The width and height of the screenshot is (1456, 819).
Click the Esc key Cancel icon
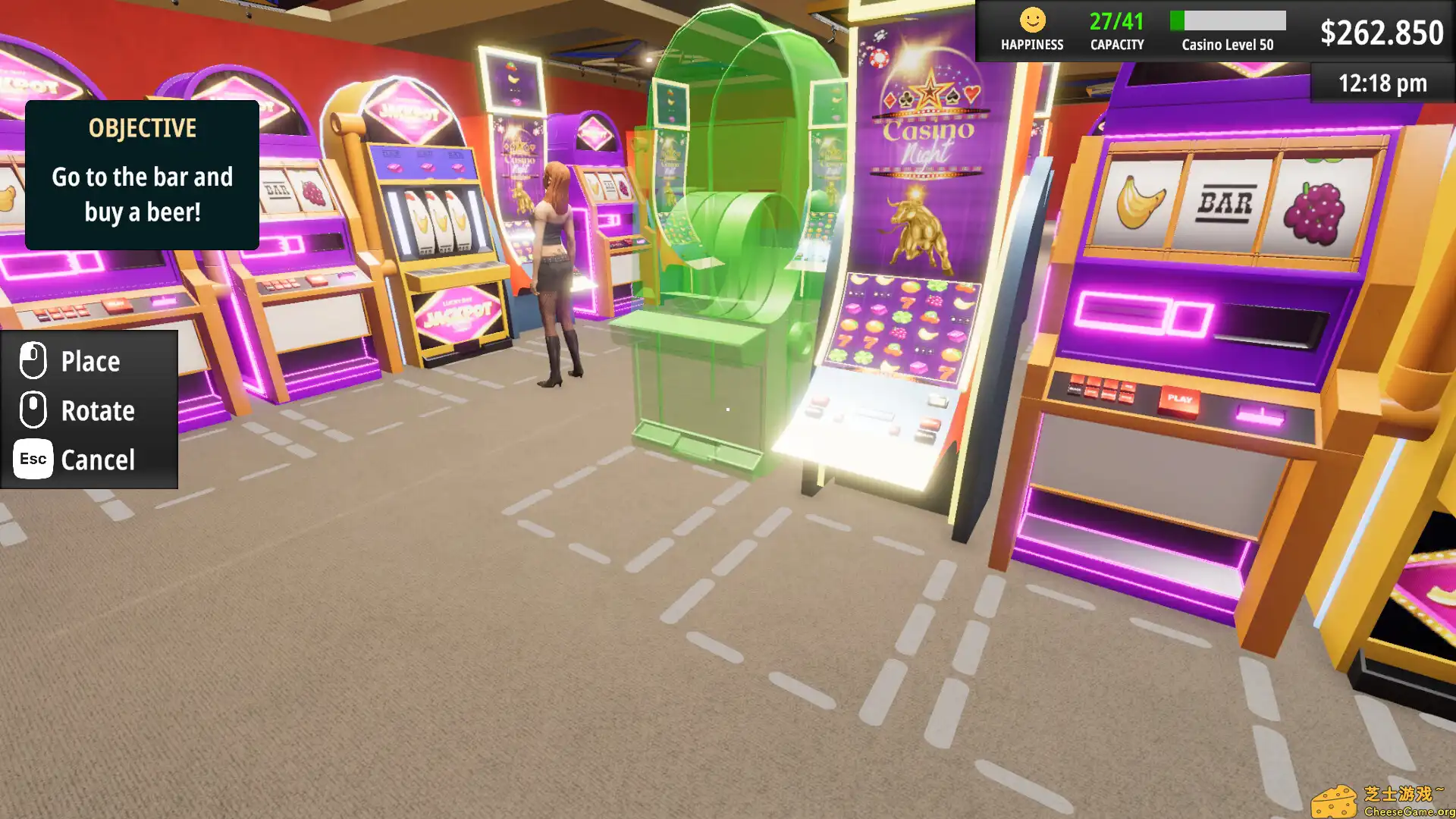[31, 459]
